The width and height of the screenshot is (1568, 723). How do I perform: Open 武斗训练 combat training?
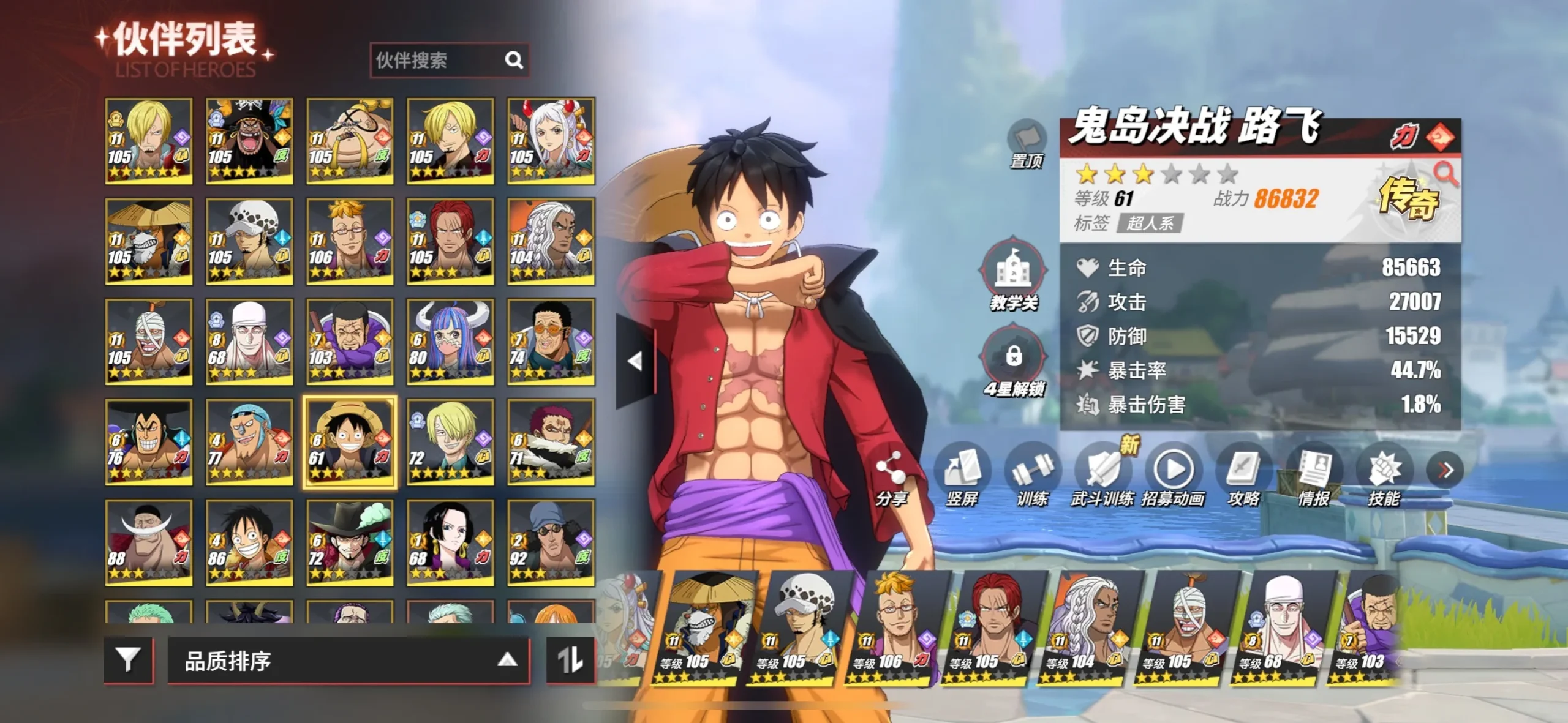coord(1102,476)
